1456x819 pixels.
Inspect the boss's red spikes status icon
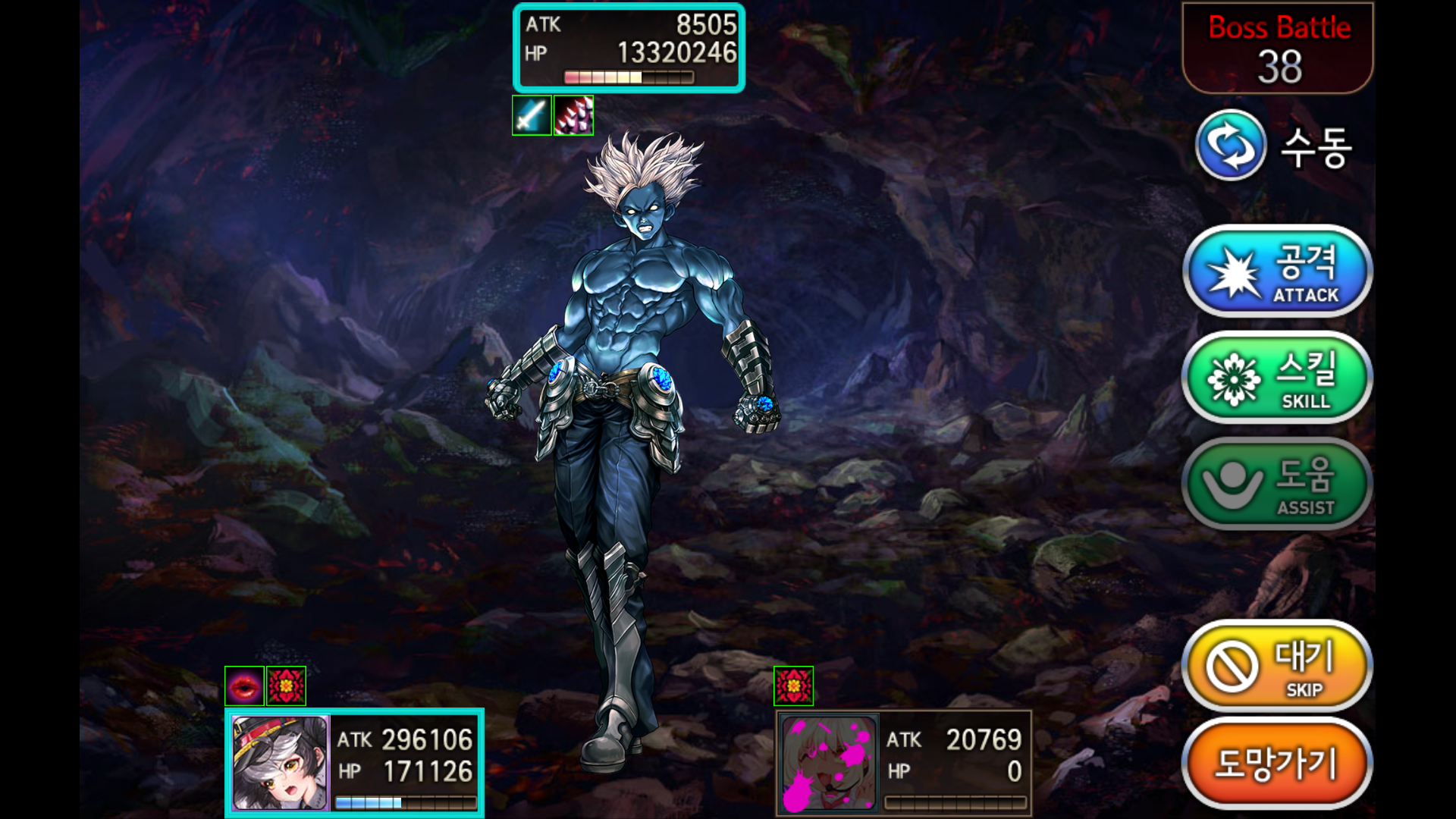[573, 115]
